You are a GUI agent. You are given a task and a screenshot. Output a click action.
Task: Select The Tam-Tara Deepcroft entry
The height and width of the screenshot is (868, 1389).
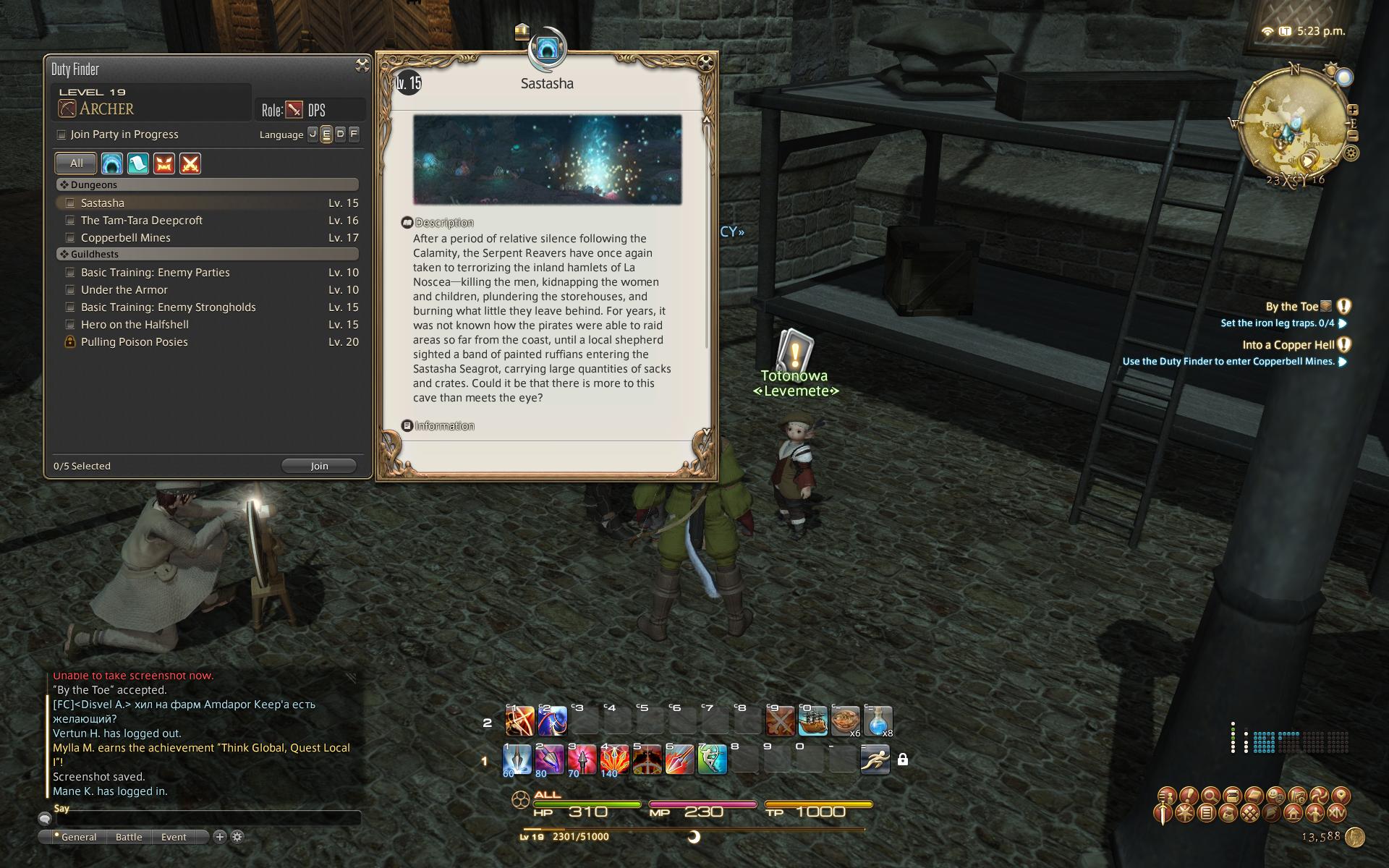click(x=141, y=221)
